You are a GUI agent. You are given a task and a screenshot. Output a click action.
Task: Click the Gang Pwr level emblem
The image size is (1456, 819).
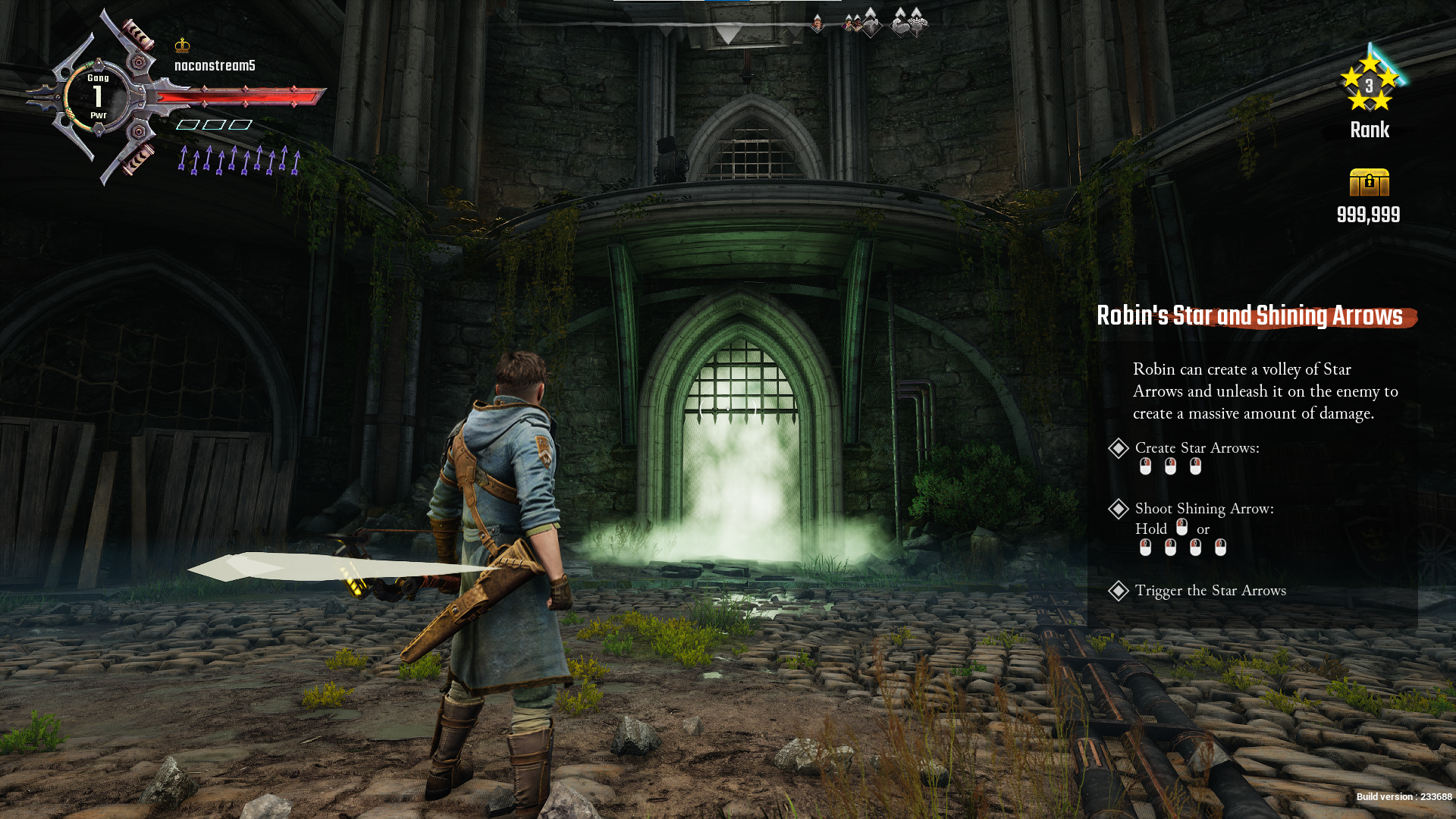[98, 96]
